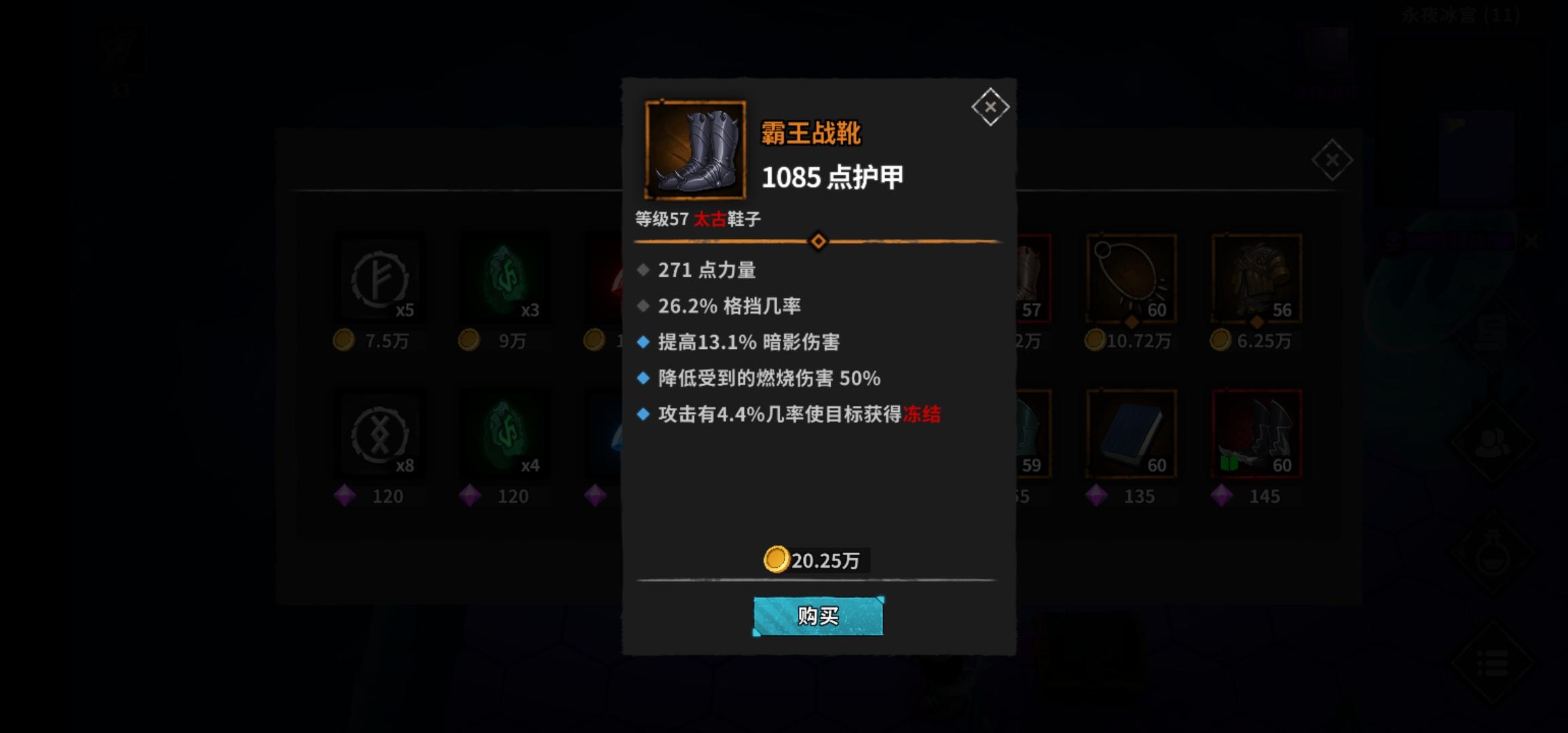Click the 购买 buy button

coord(818,616)
